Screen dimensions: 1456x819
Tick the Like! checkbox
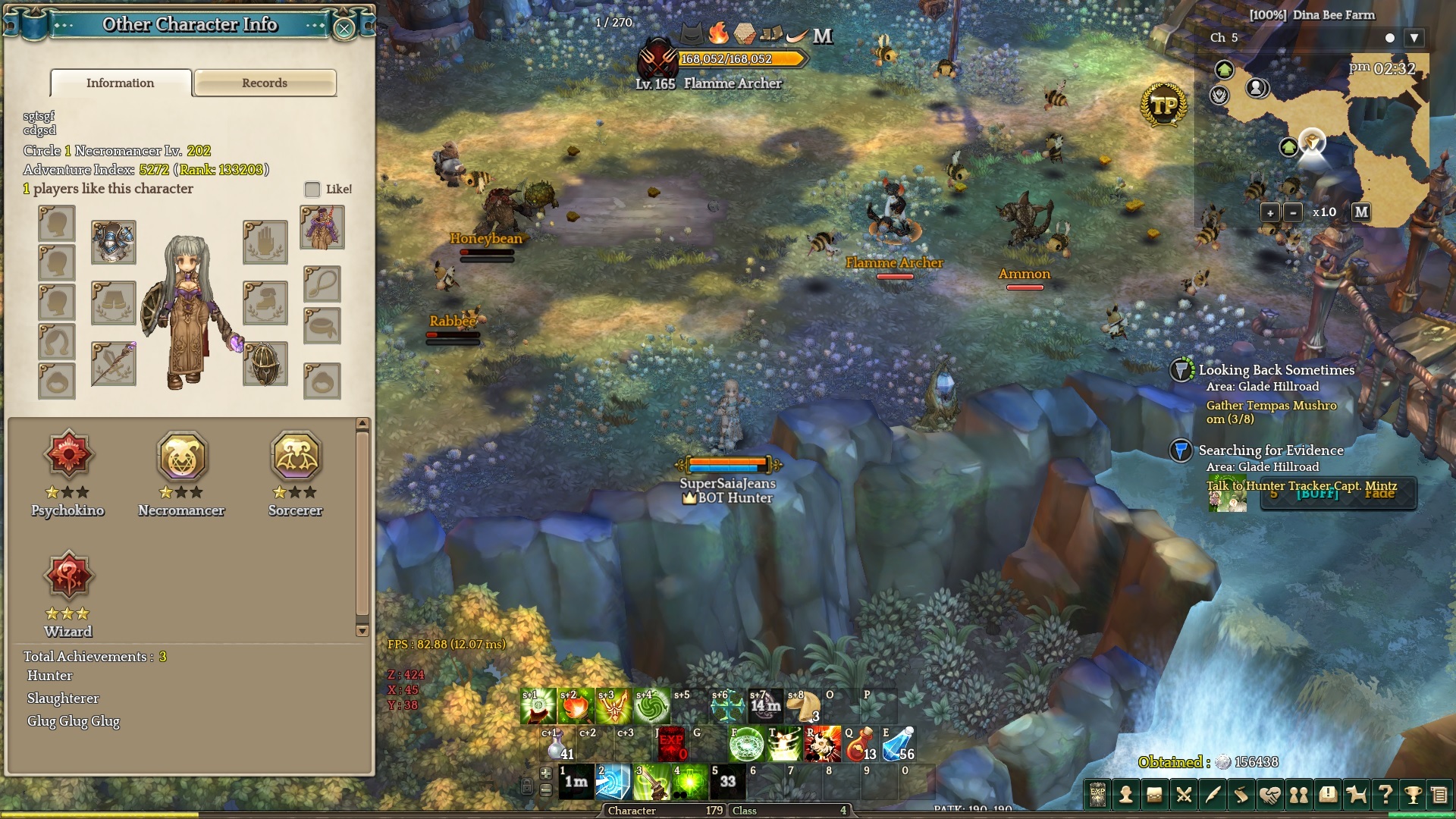point(312,189)
